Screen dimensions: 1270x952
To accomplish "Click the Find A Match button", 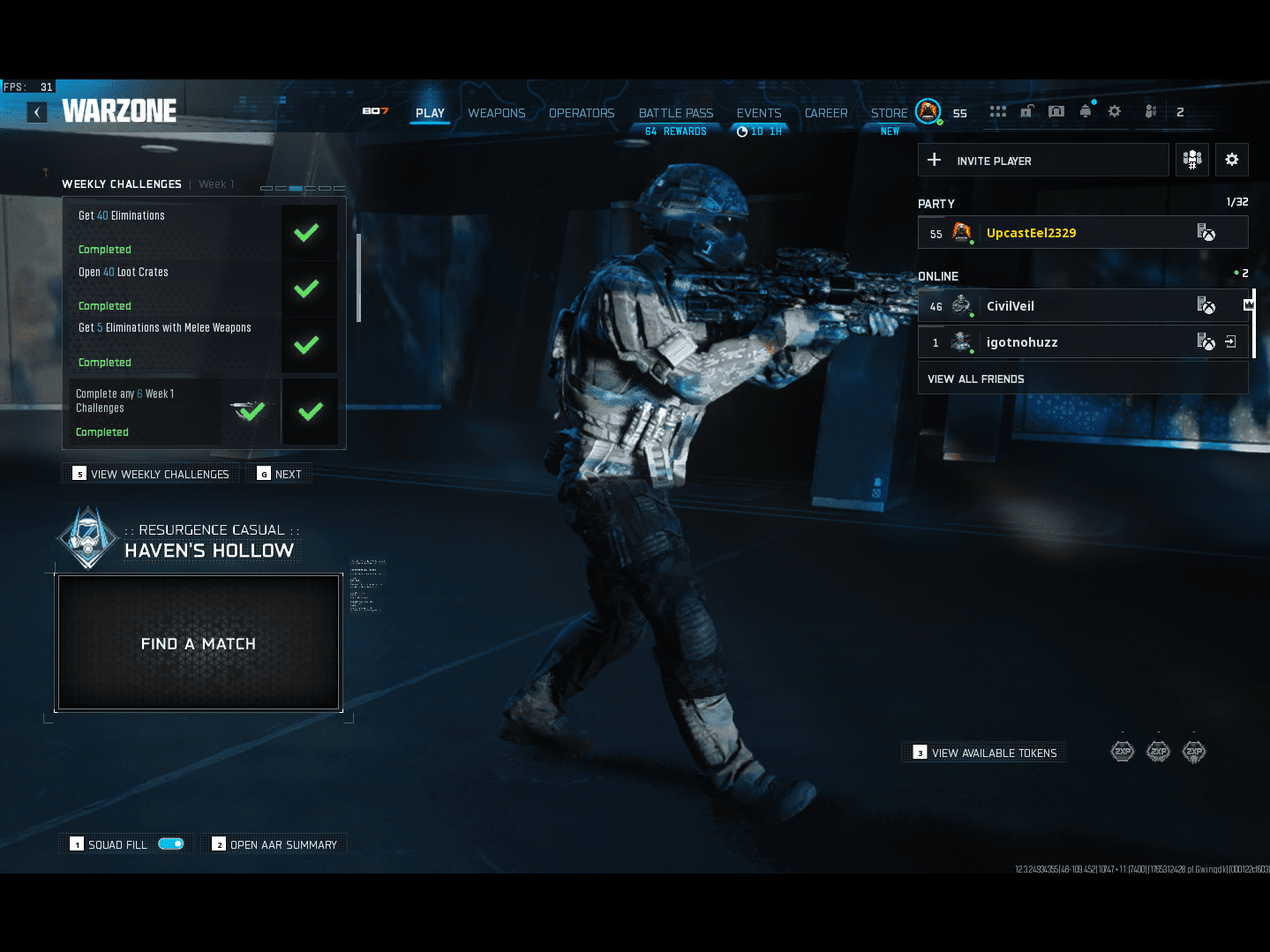I will point(197,643).
